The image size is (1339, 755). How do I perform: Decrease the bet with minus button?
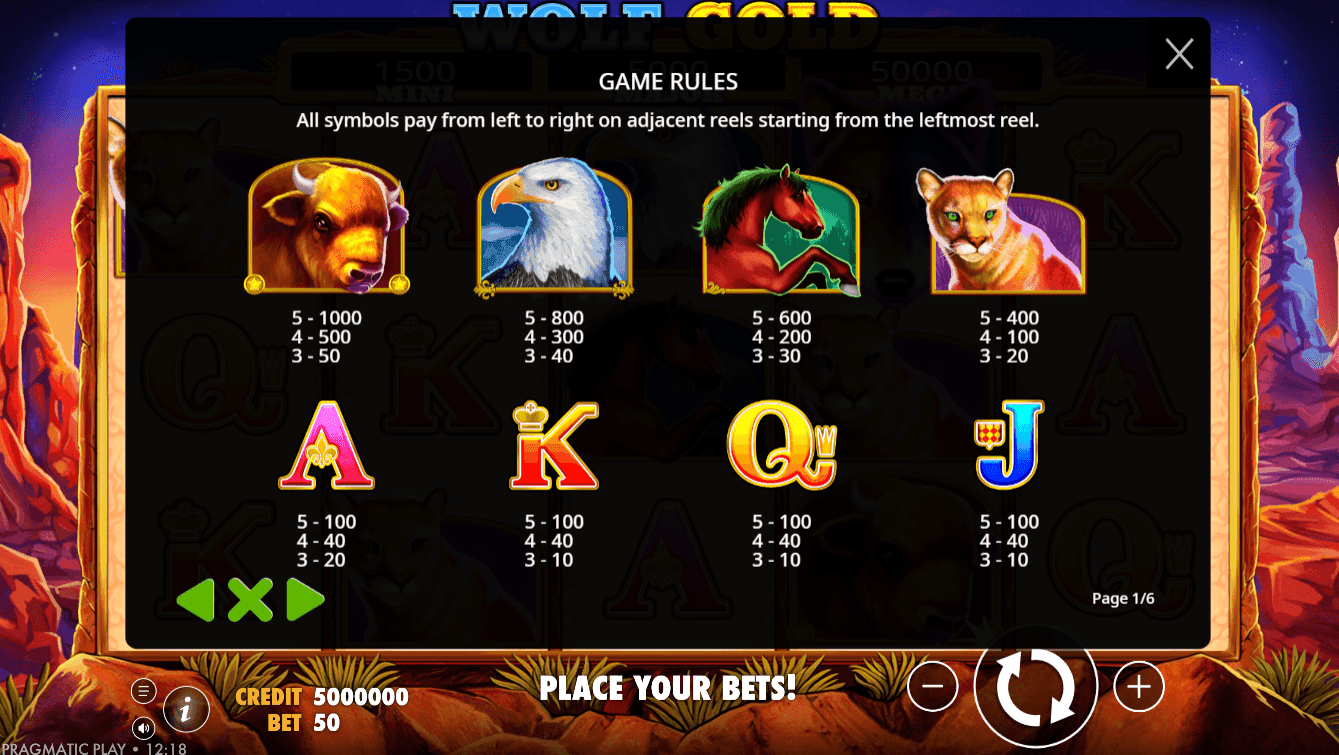934,687
